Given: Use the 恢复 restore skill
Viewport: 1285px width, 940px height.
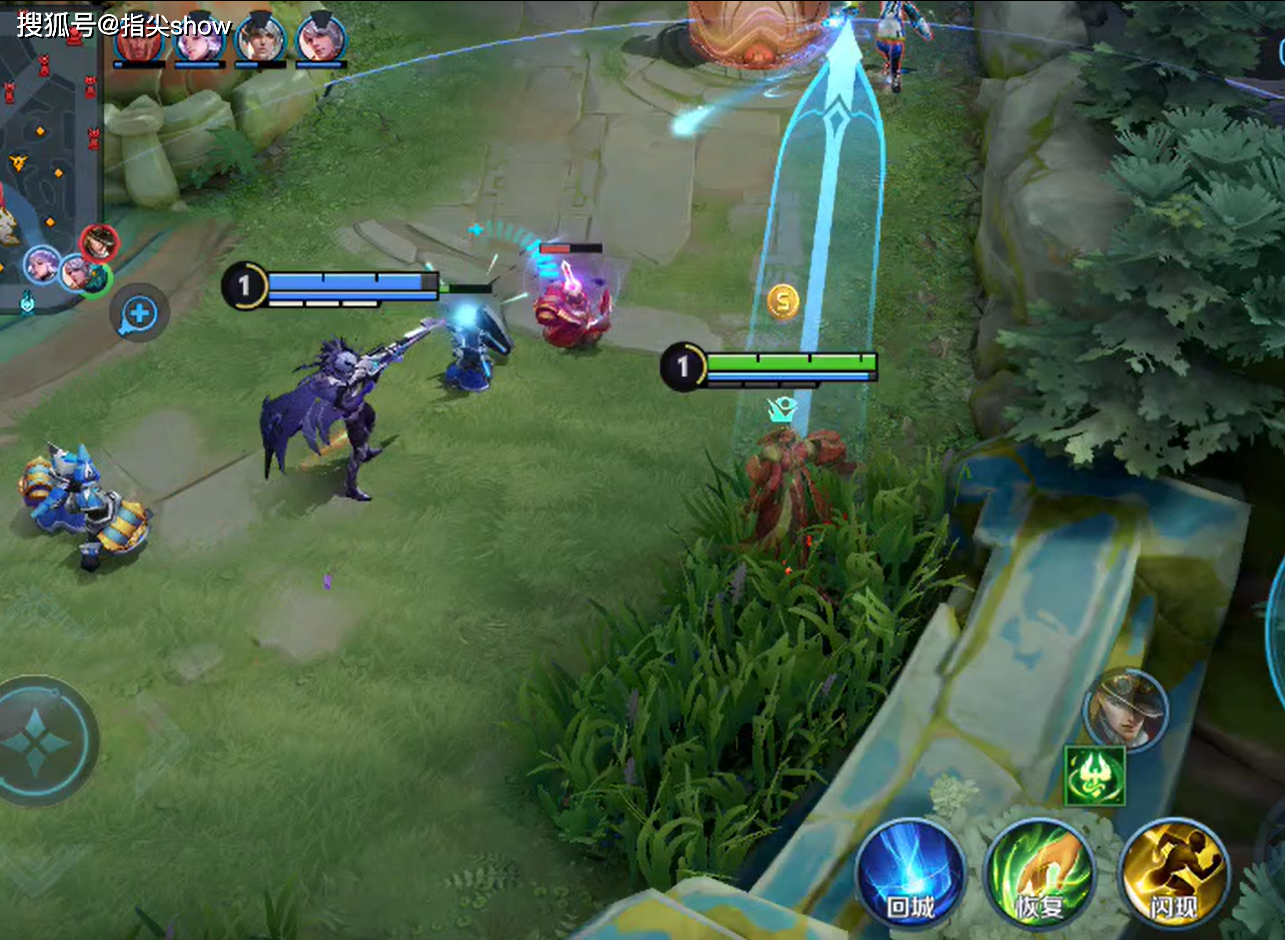Looking at the screenshot, I should pyautogui.click(x=1040, y=875).
